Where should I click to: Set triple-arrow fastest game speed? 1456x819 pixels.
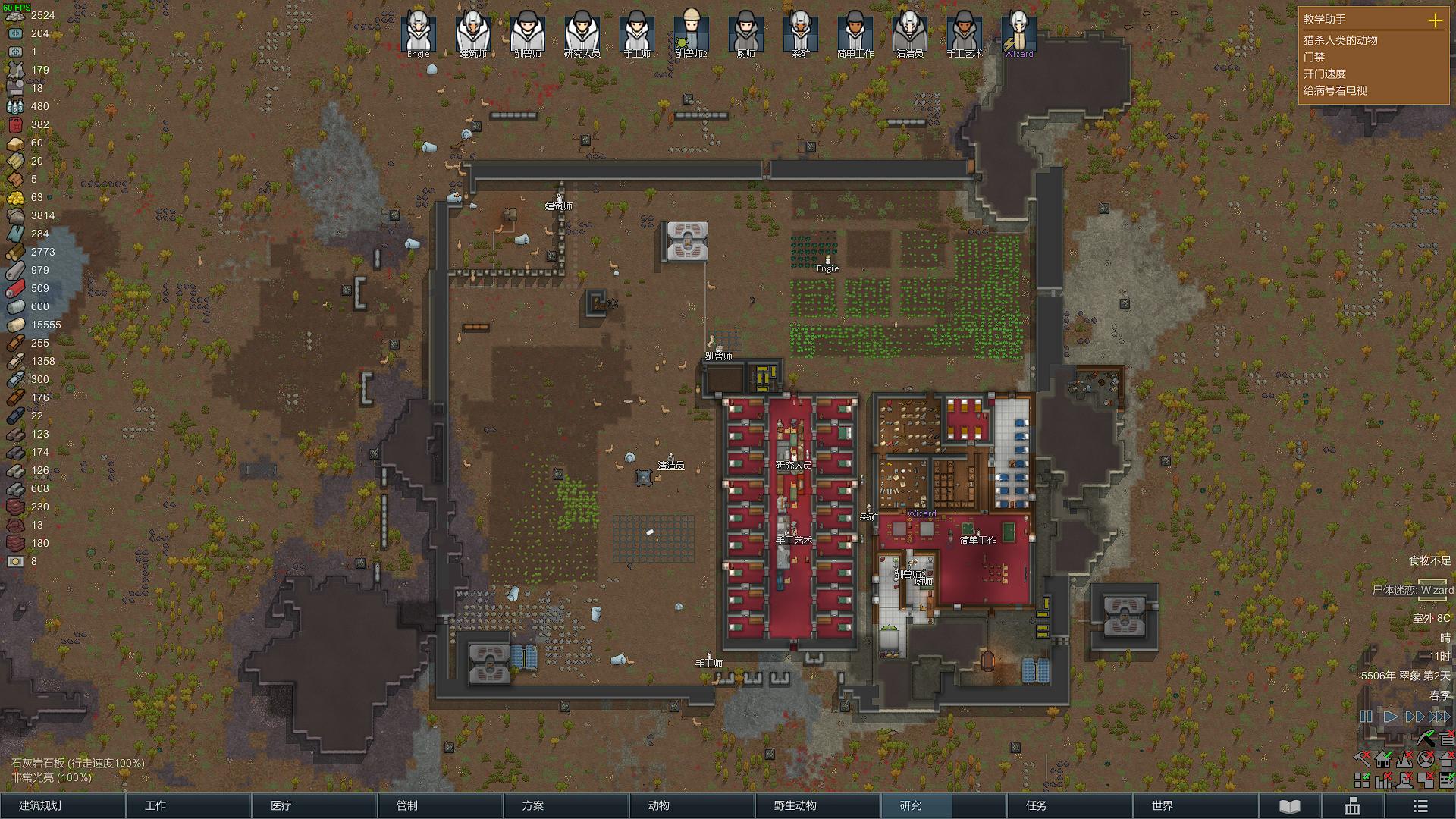[x=1439, y=717]
